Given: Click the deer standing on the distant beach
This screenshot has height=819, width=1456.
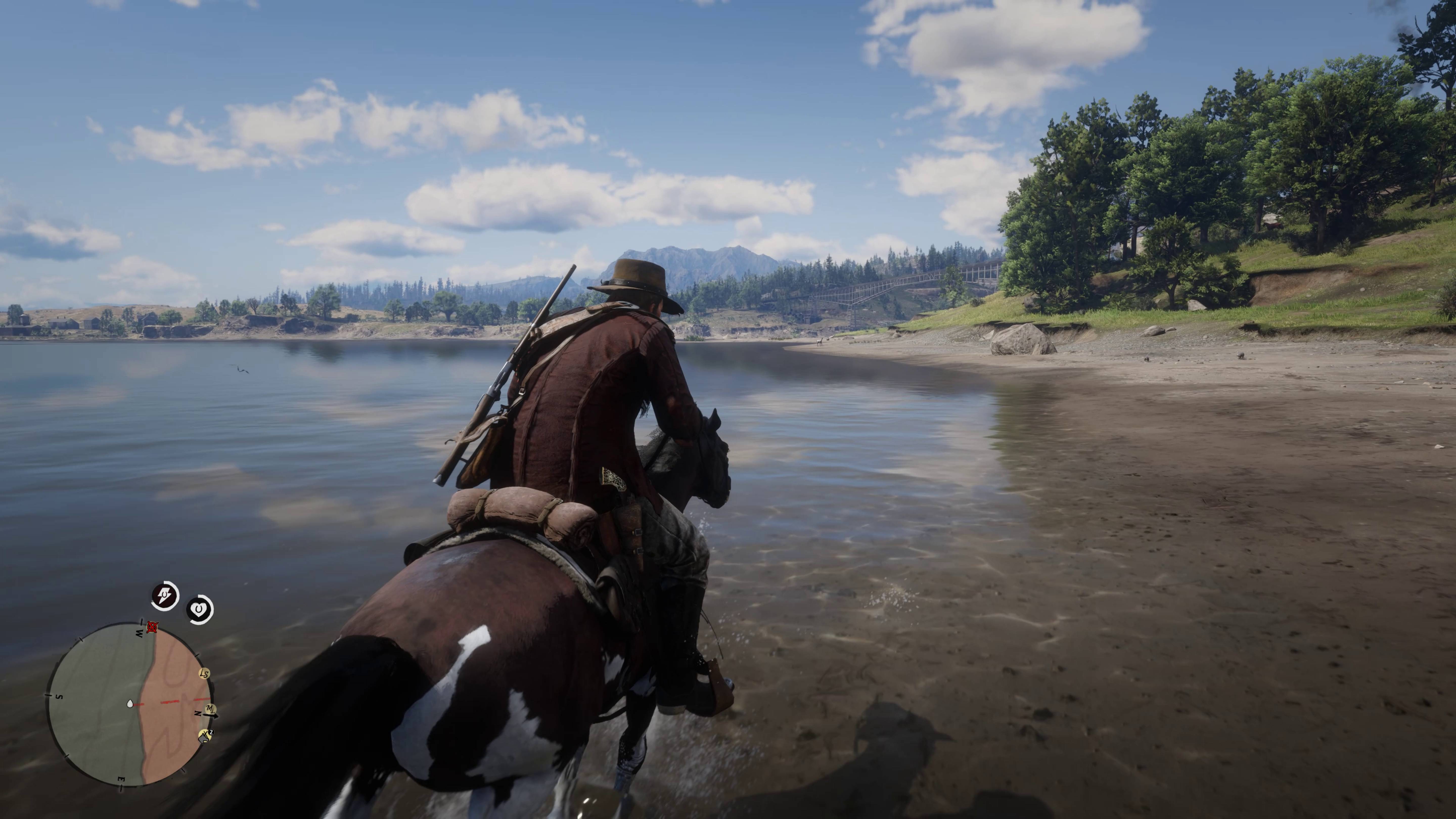Looking at the screenshot, I should [x=820, y=343].
